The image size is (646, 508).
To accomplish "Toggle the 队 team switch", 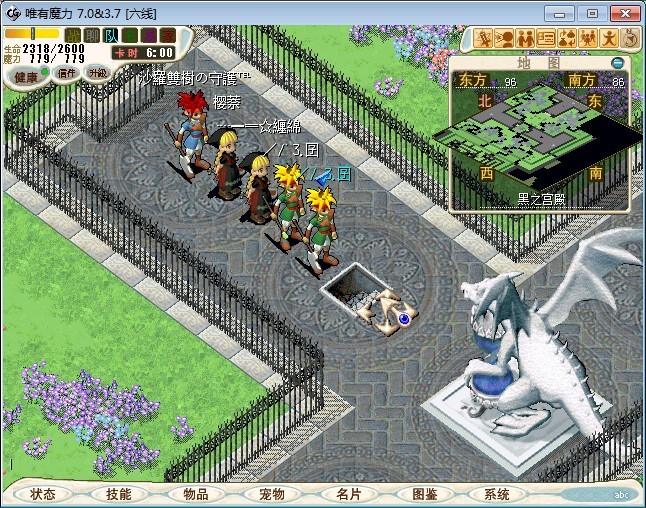I will point(109,35).
